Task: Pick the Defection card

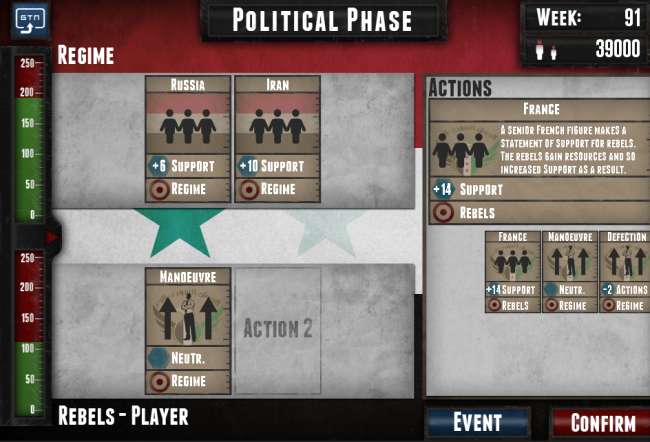Action: (626, 271)
